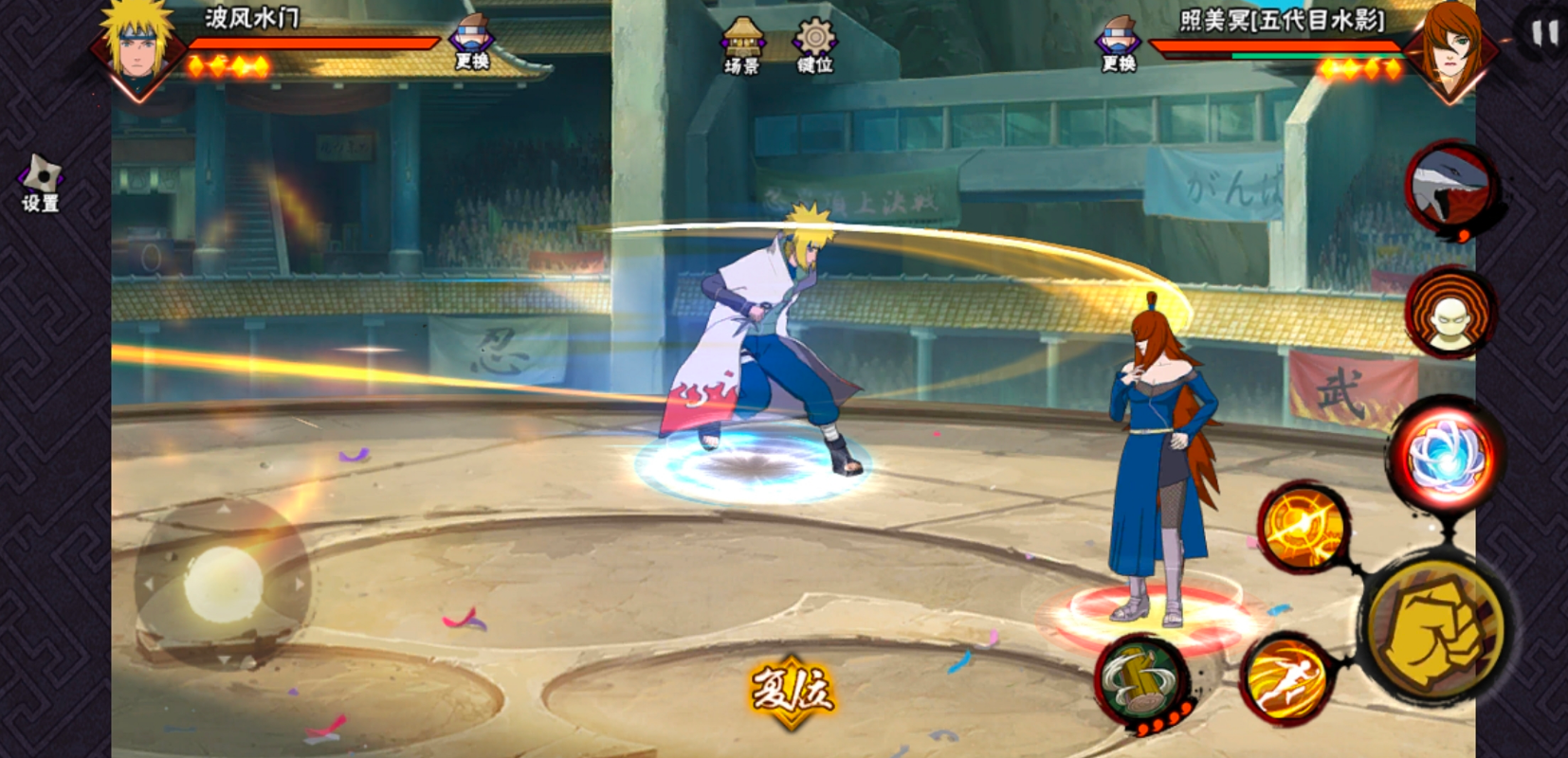Tap the 复位 reset button
Image resolution: width=1568 pixels, height=758 pixels.
pyautogui.click(x=791, y=691)
